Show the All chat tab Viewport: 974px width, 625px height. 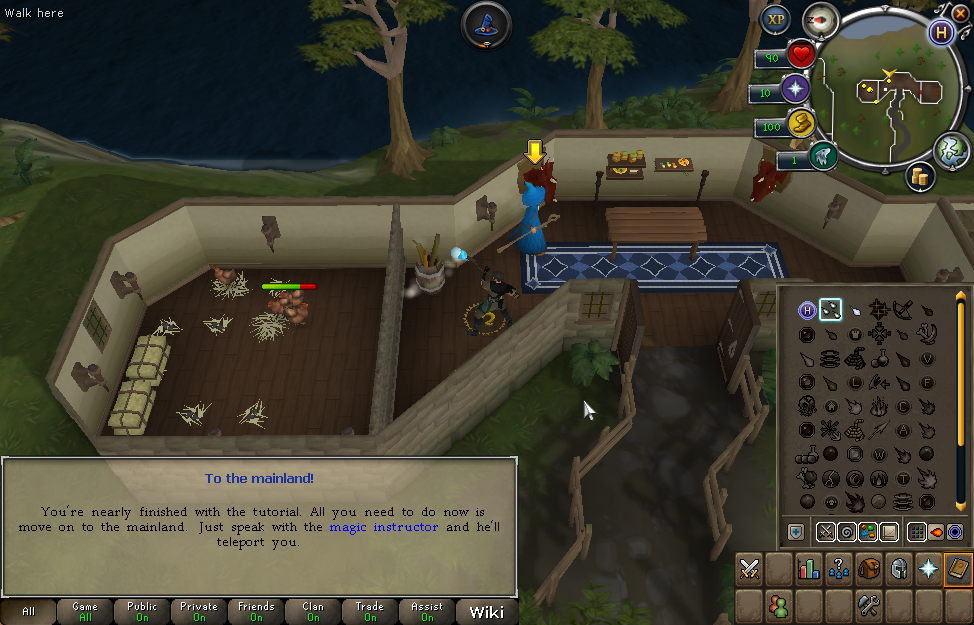tap(28, 612)
